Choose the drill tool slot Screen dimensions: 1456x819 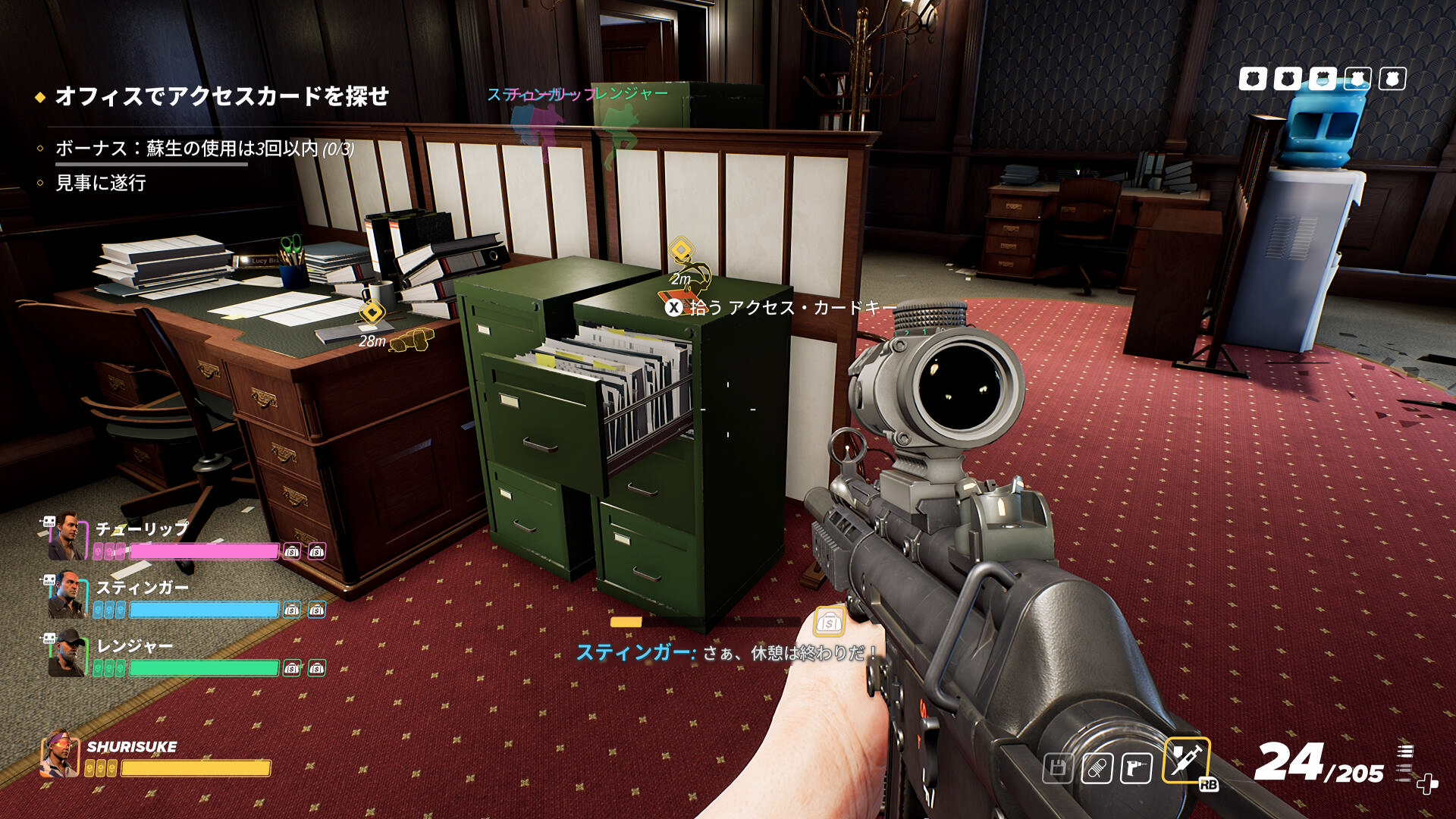click(1135, 768)
